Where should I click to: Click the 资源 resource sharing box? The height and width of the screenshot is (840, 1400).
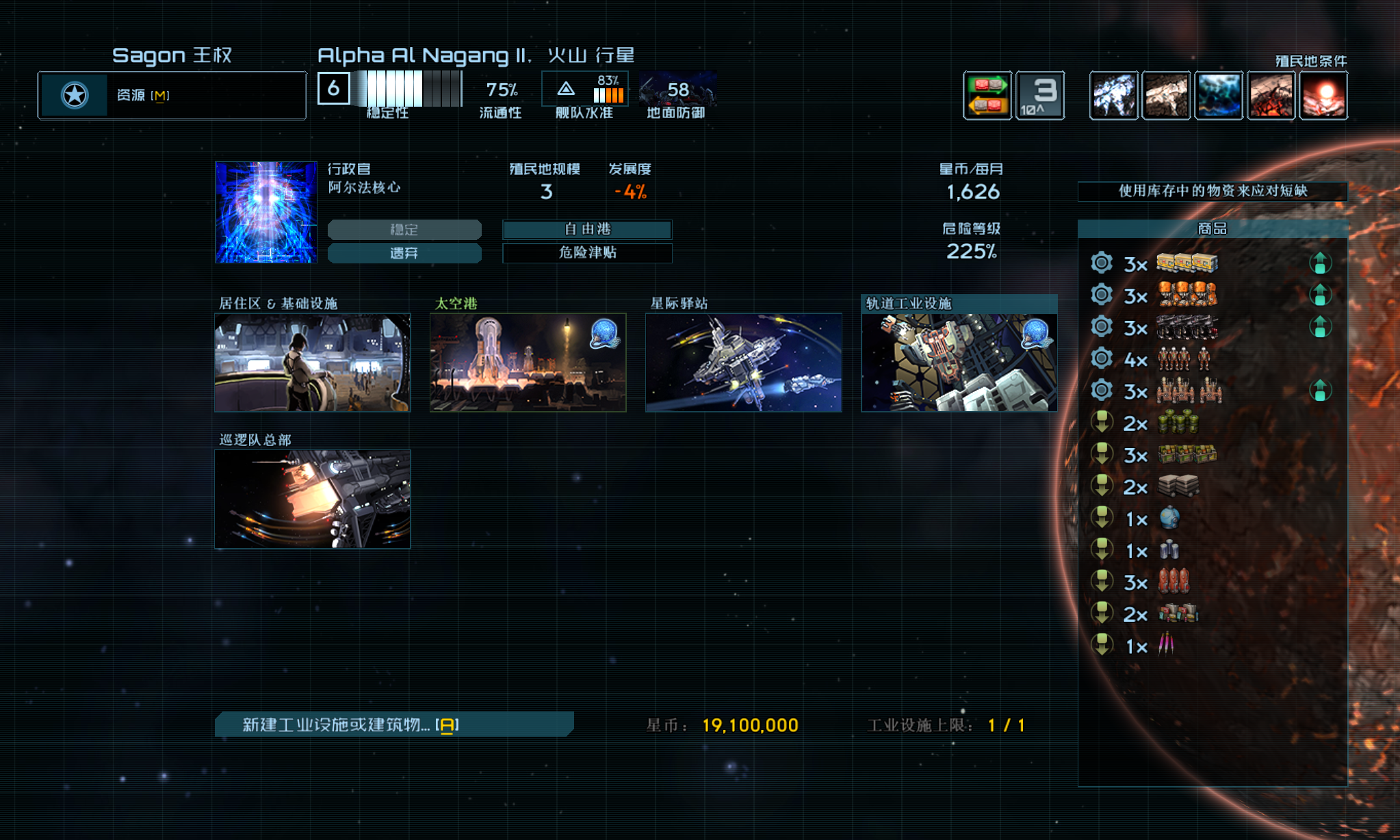pyautogui.click(x=172, y=95)
